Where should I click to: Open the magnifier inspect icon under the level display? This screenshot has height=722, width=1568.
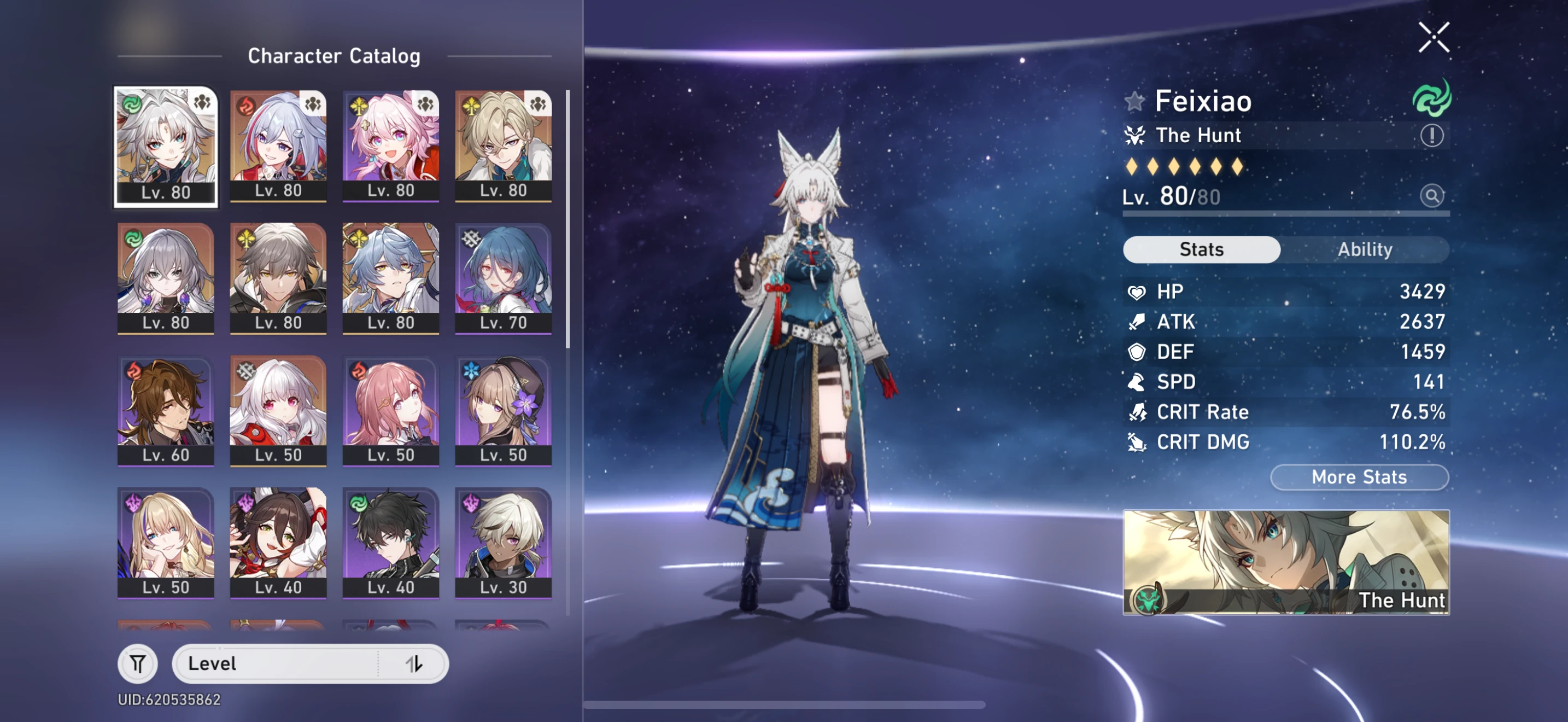(1433, 195)
